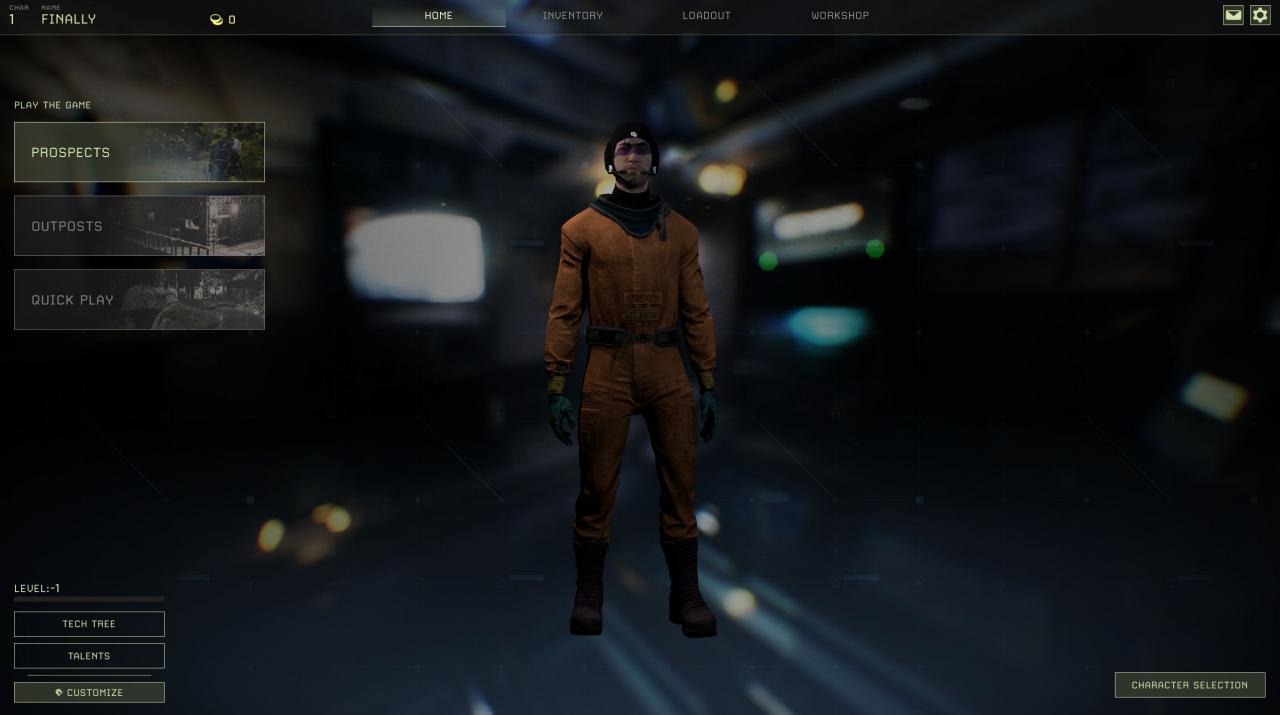Open the mail envelope icon
This screenshot has width=1280, height=715.
tap(1233, 15)
